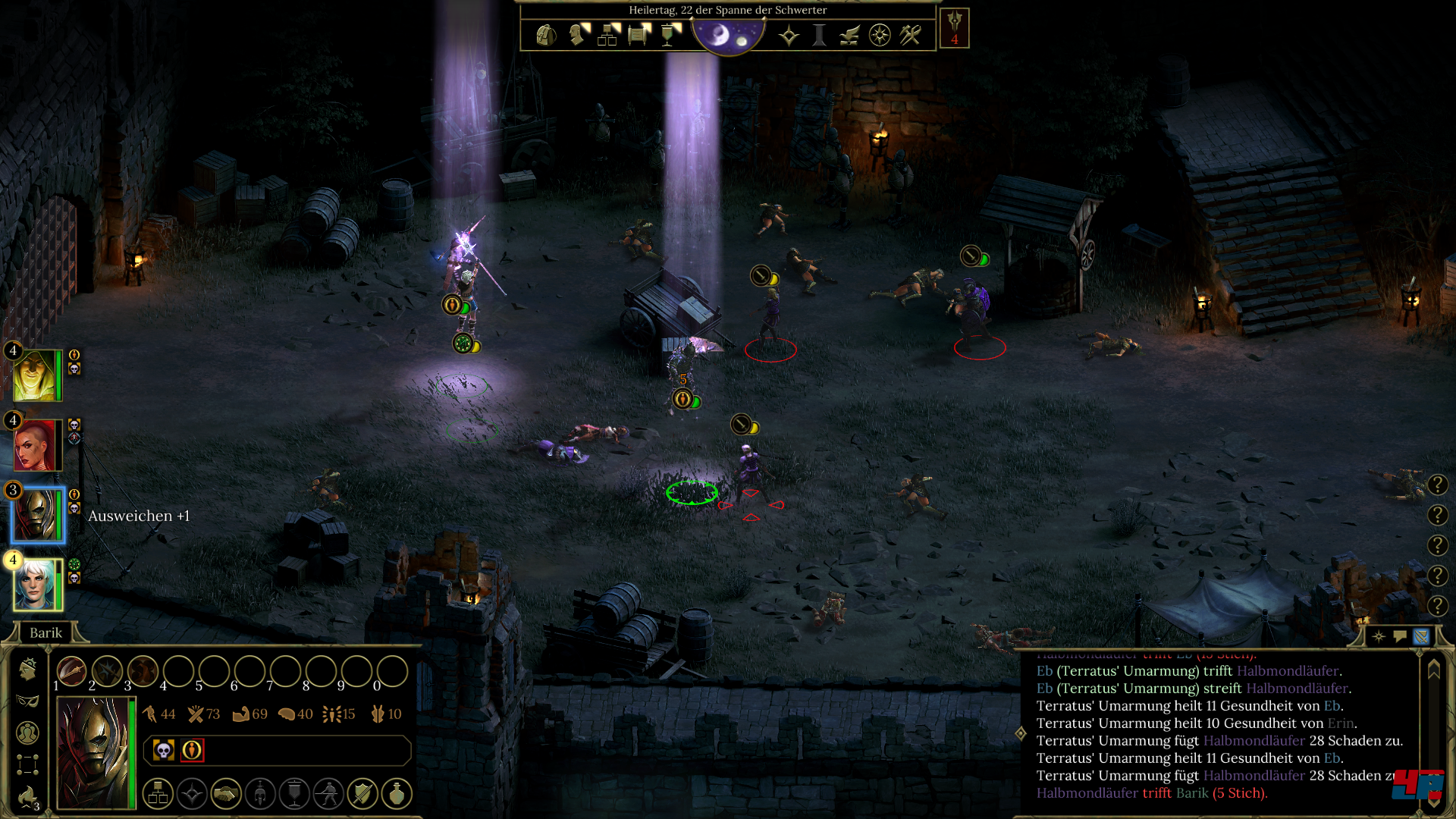Open the backpack inventory

(x=546, y=35)
